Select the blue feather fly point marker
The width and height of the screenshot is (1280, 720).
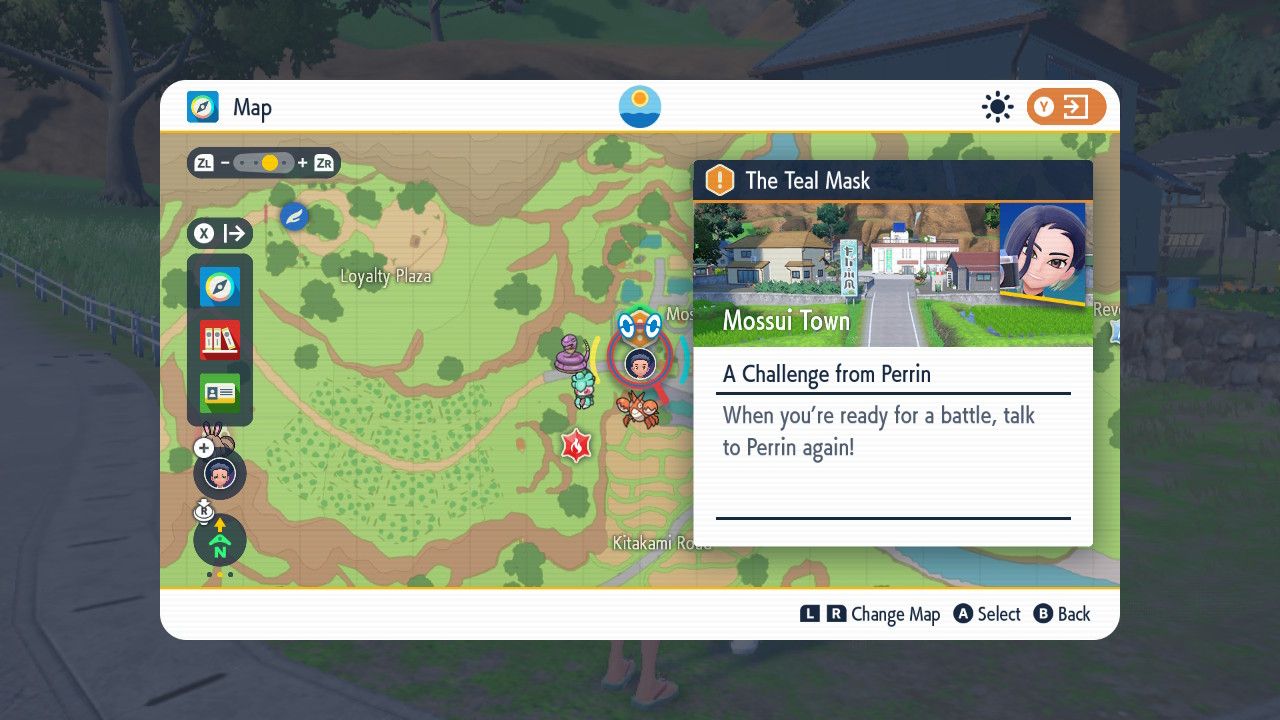pos(294,215)
